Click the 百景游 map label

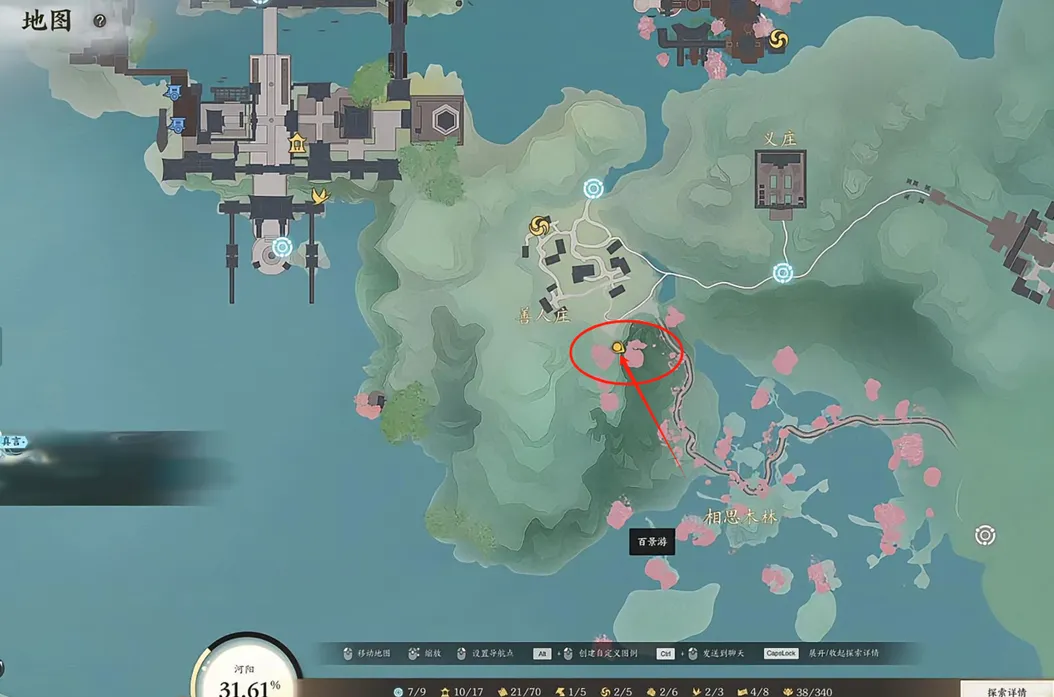point(651,542)
